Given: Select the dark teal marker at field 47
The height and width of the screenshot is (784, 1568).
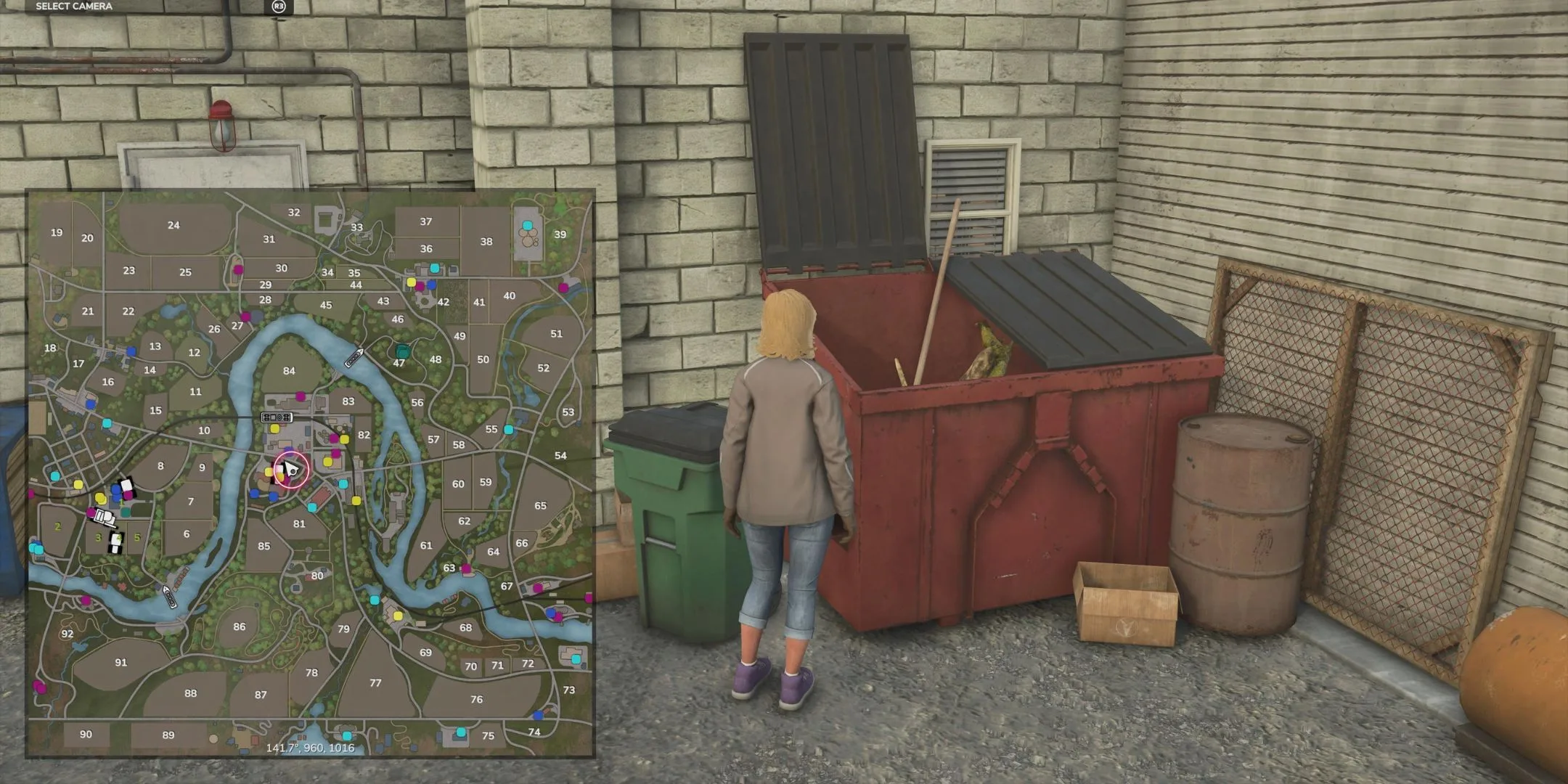Looking at the screenshot, I should (x=403, y=351).
